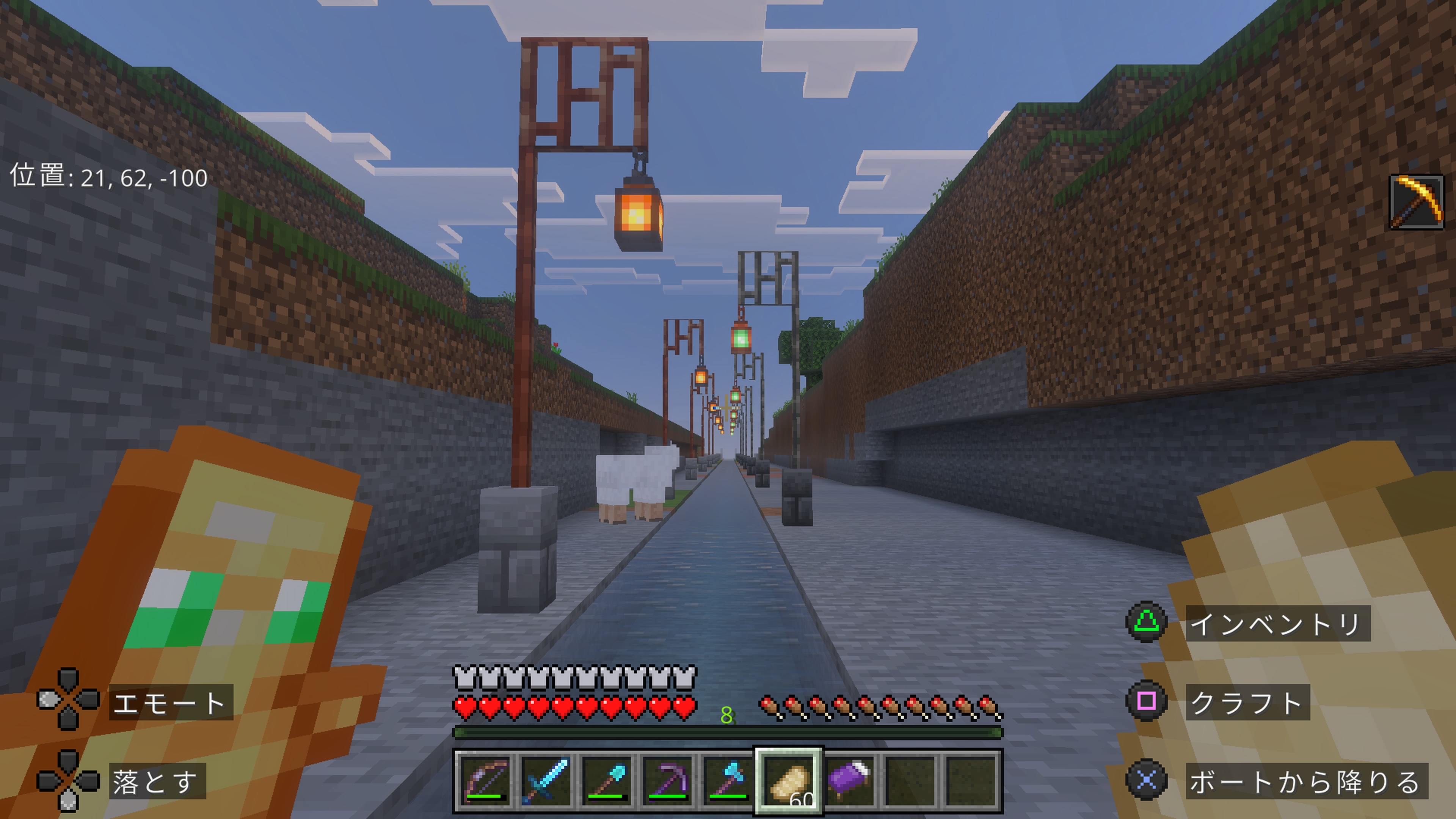Pick the purple bed hotbar slot
The image size is (1456, 819).
pos(850,781)
